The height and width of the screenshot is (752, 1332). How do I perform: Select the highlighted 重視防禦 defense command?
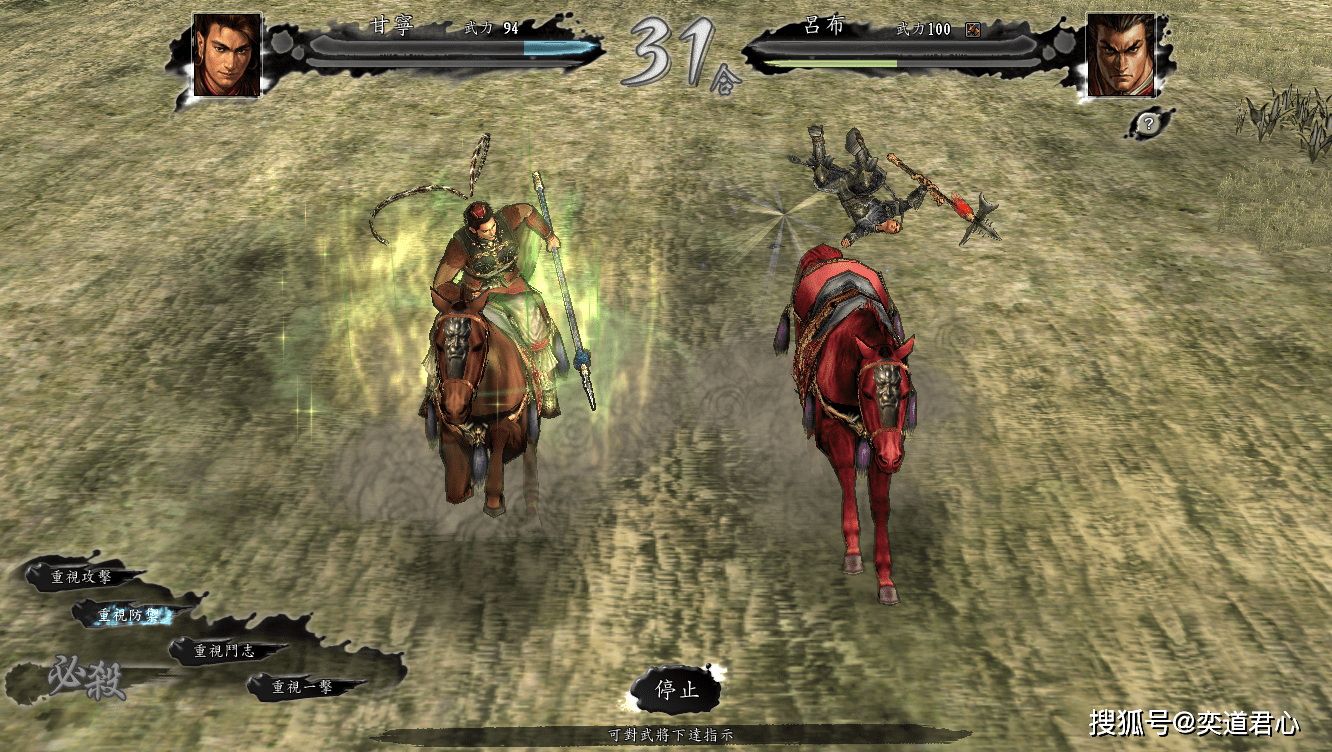pos(128,616)
